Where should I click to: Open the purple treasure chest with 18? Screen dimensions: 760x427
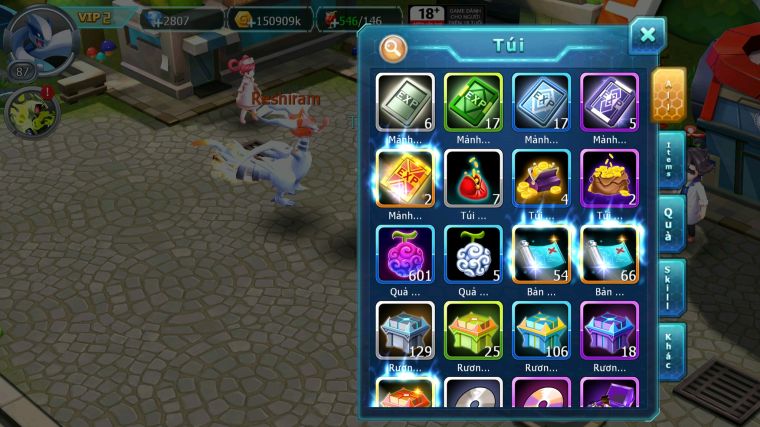tap(609, 330)
